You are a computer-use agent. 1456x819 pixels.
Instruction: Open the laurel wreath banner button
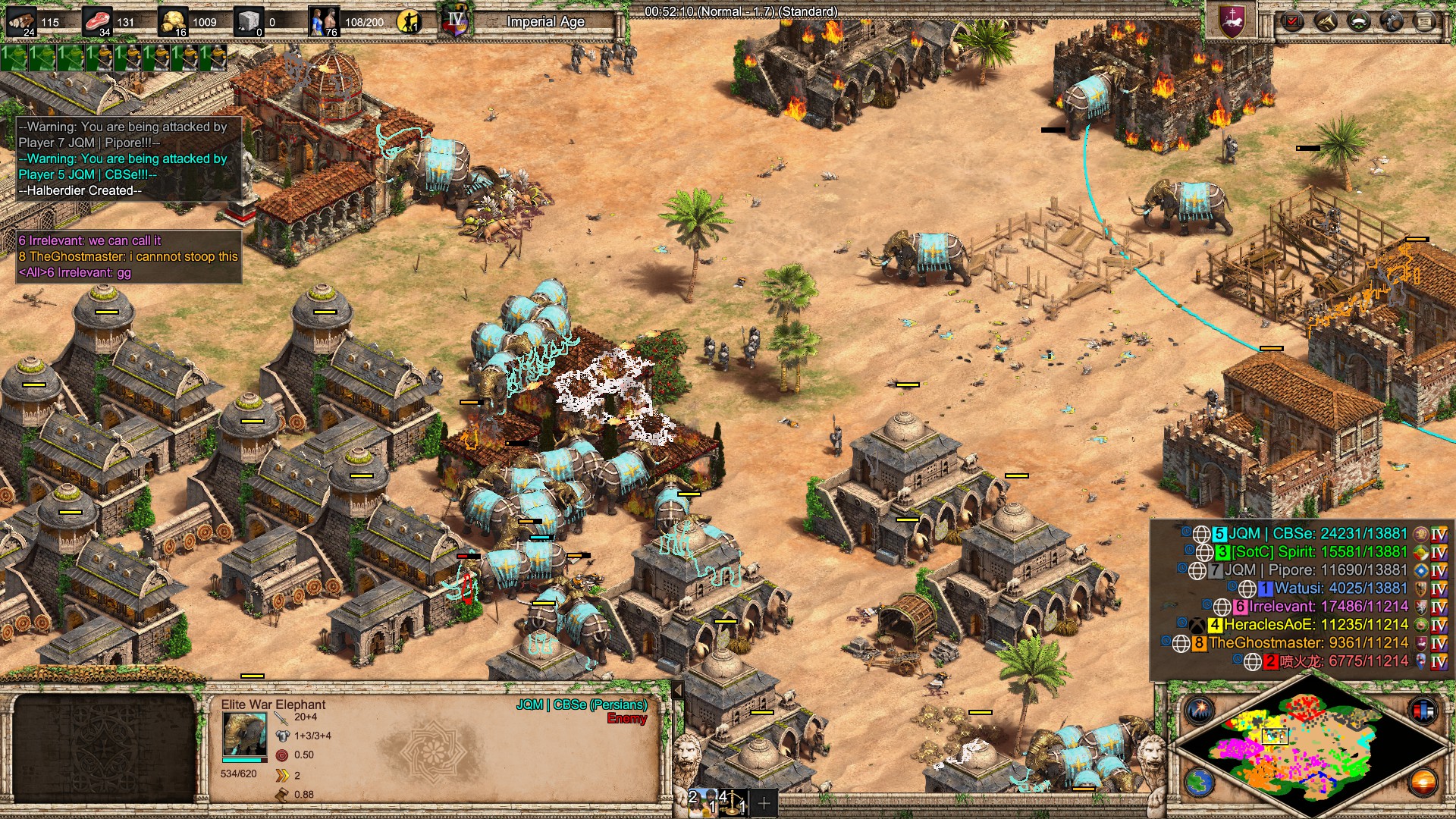1358,20
